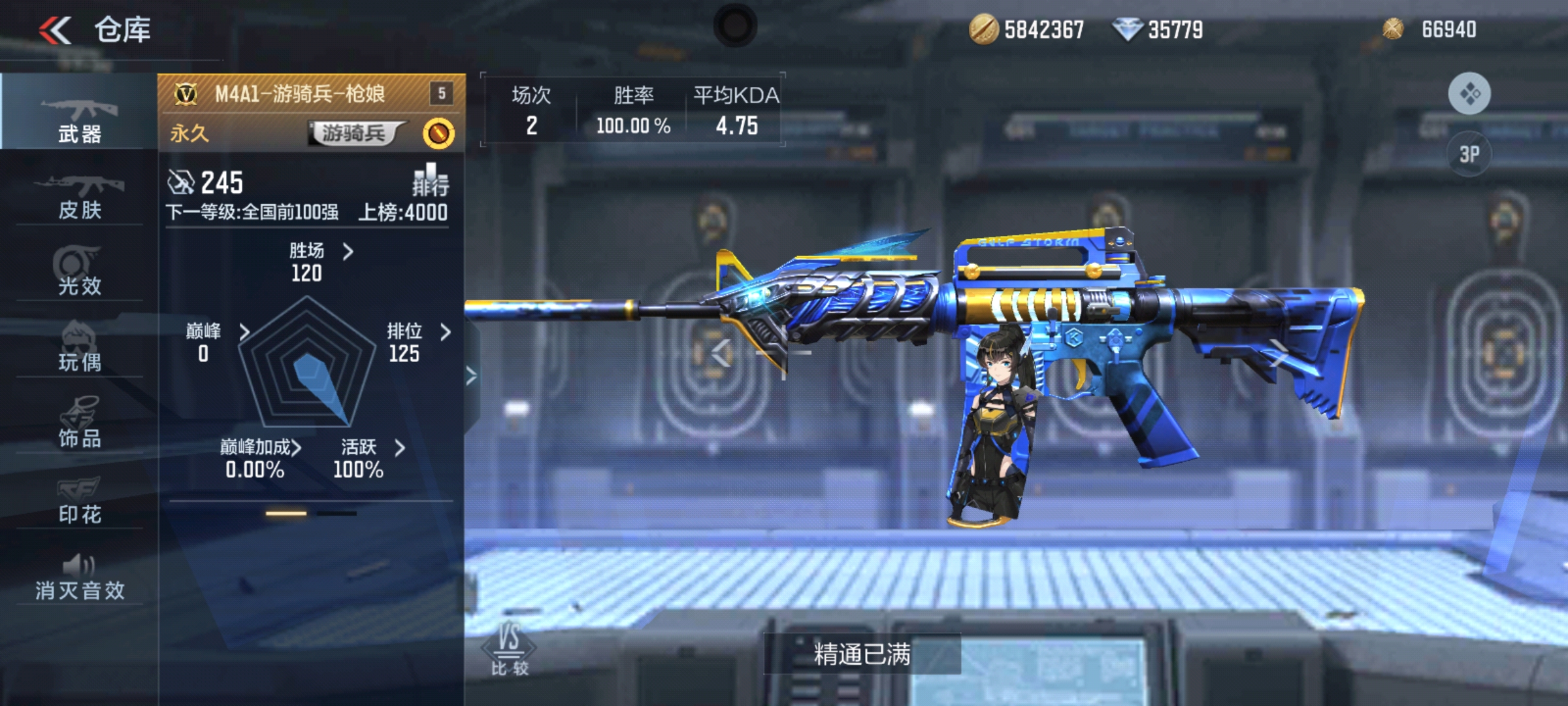Viewport: 1568px width, 706px height.
Task: Tap the 精通已满 mastery button
Action: 862,654
